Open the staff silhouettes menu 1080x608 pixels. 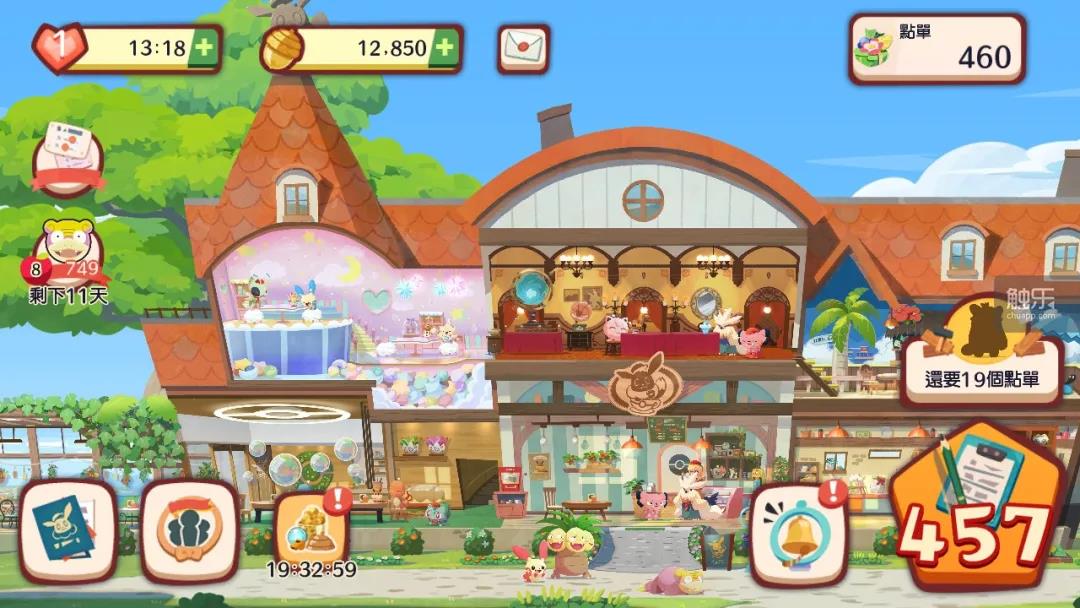189,531
